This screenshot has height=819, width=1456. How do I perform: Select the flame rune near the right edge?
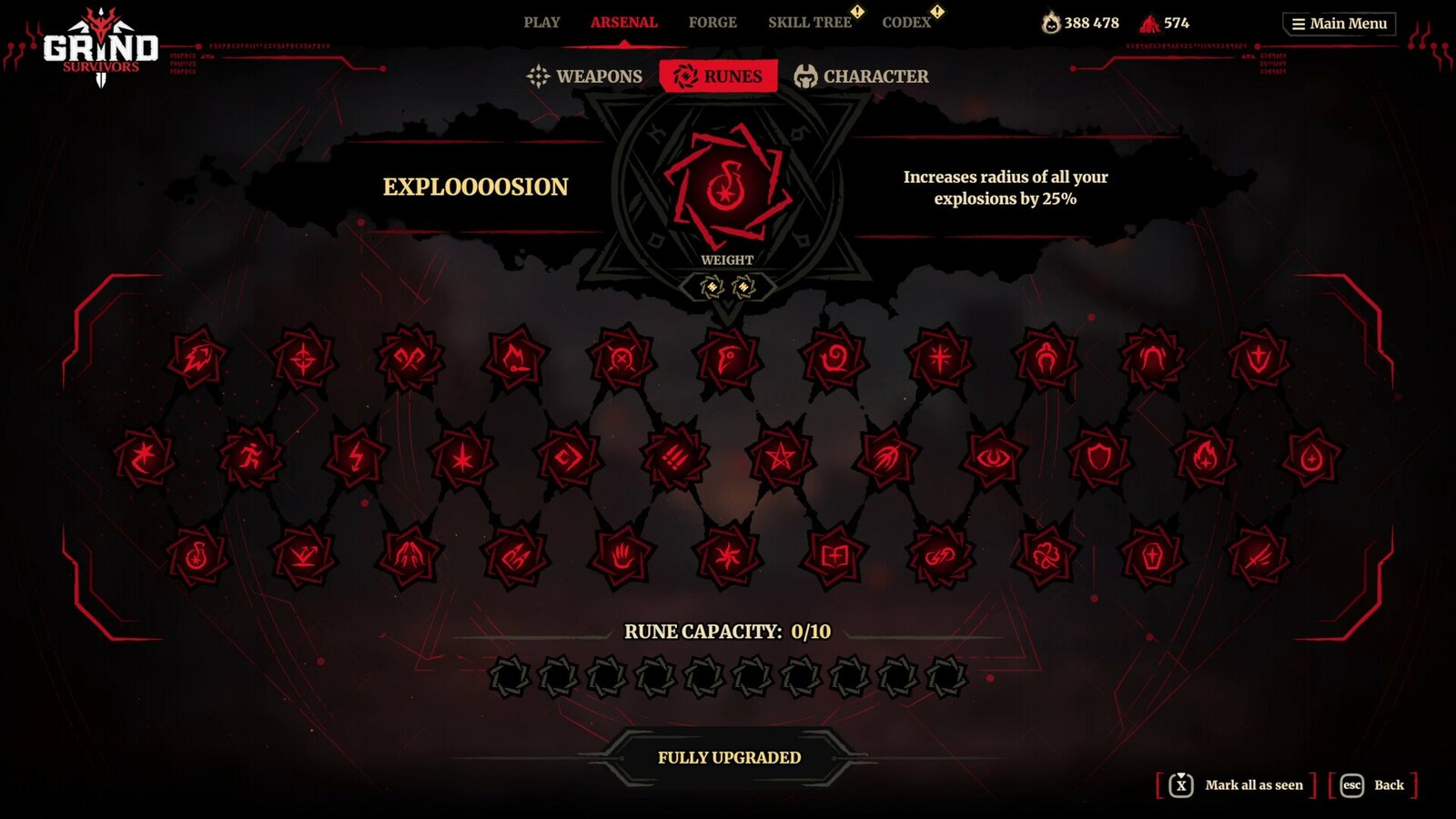click(x=1206, y=458)
